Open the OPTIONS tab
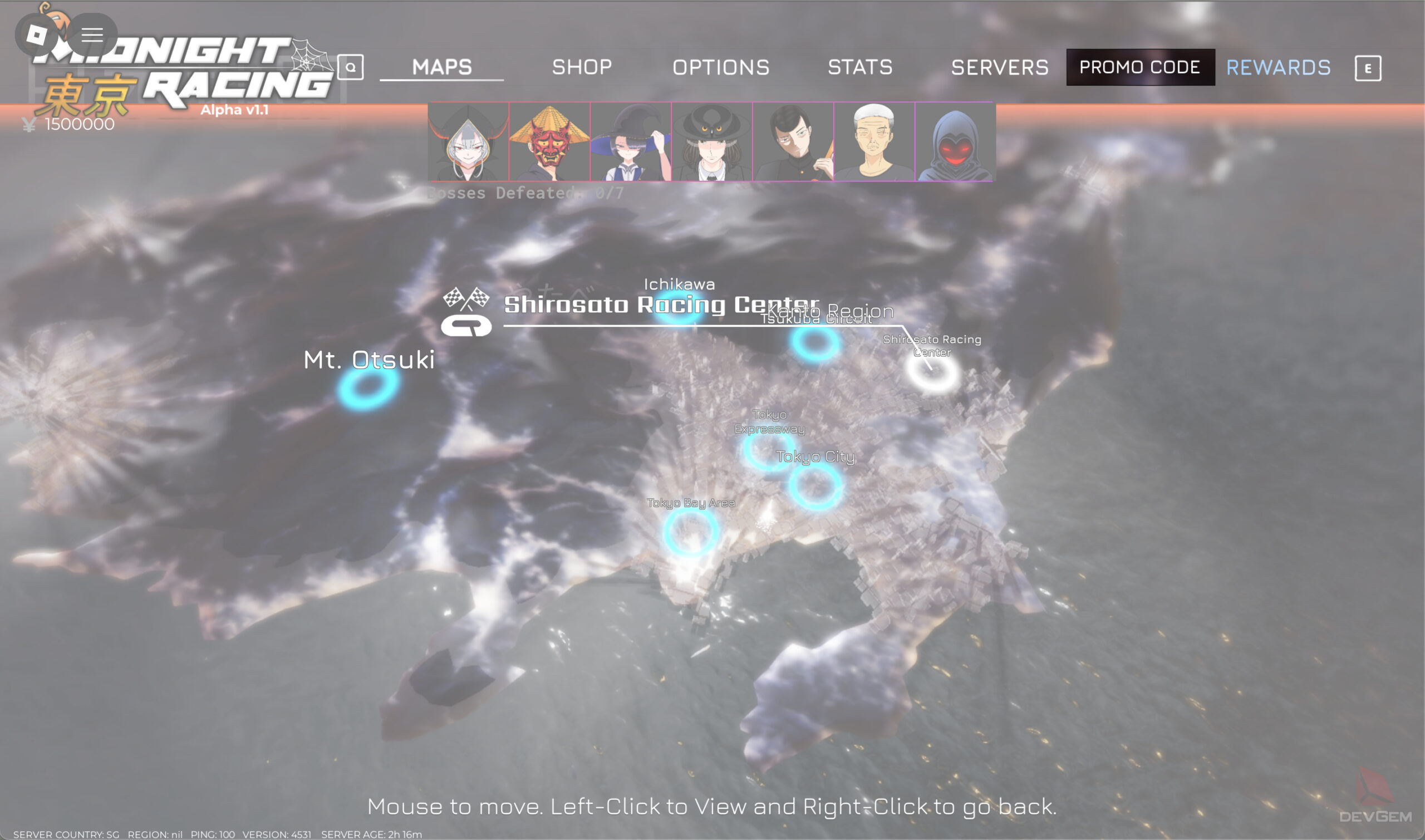 [721, 67]
